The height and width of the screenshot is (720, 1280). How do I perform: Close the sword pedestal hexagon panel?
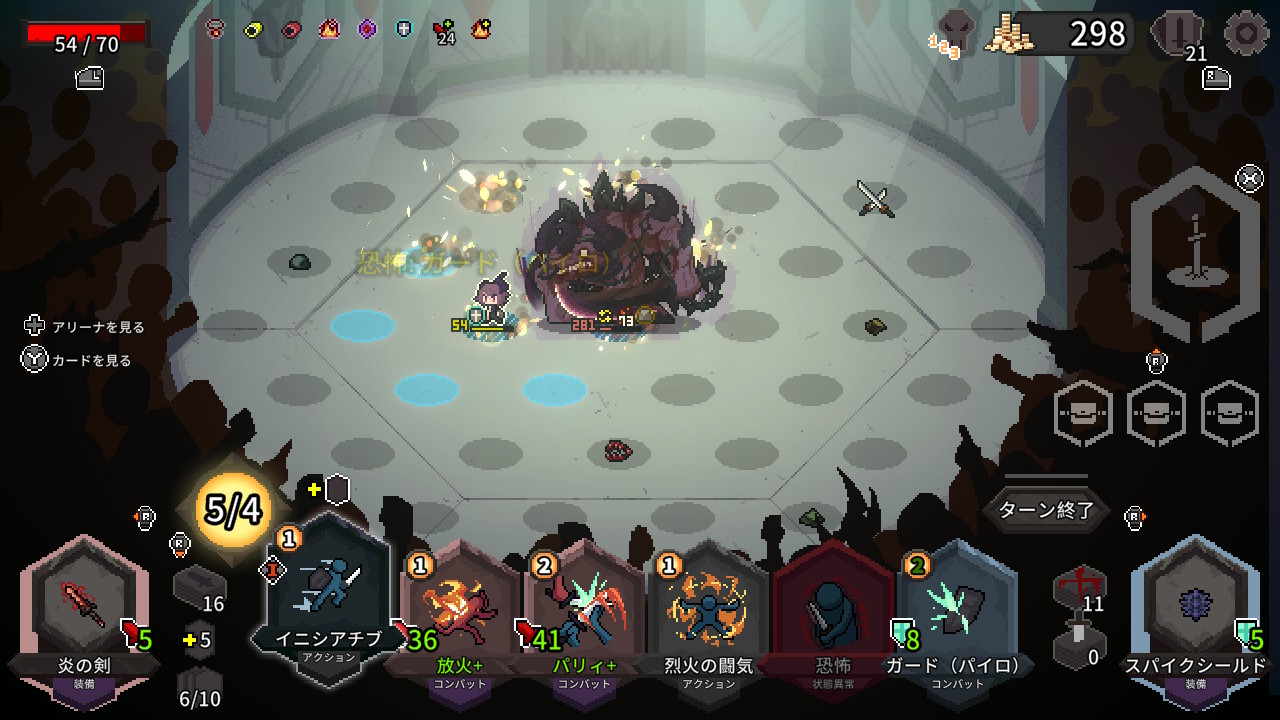(1249, 179)
